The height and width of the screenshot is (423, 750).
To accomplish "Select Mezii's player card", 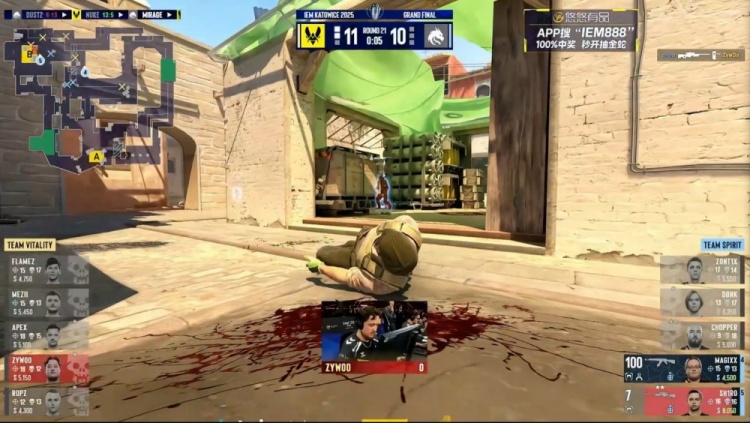I will (45, 303).
